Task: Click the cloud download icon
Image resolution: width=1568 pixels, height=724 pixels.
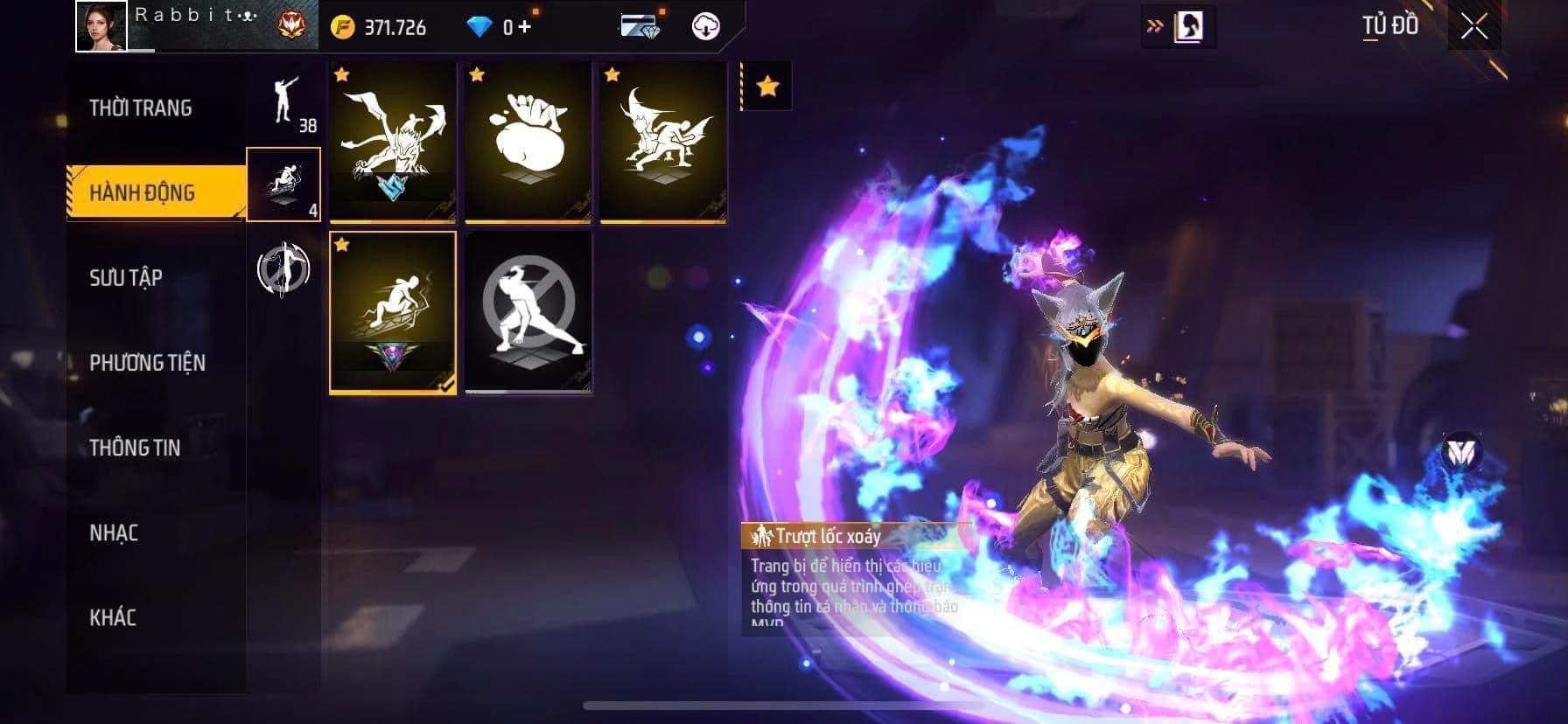Action: click(705, 26)
